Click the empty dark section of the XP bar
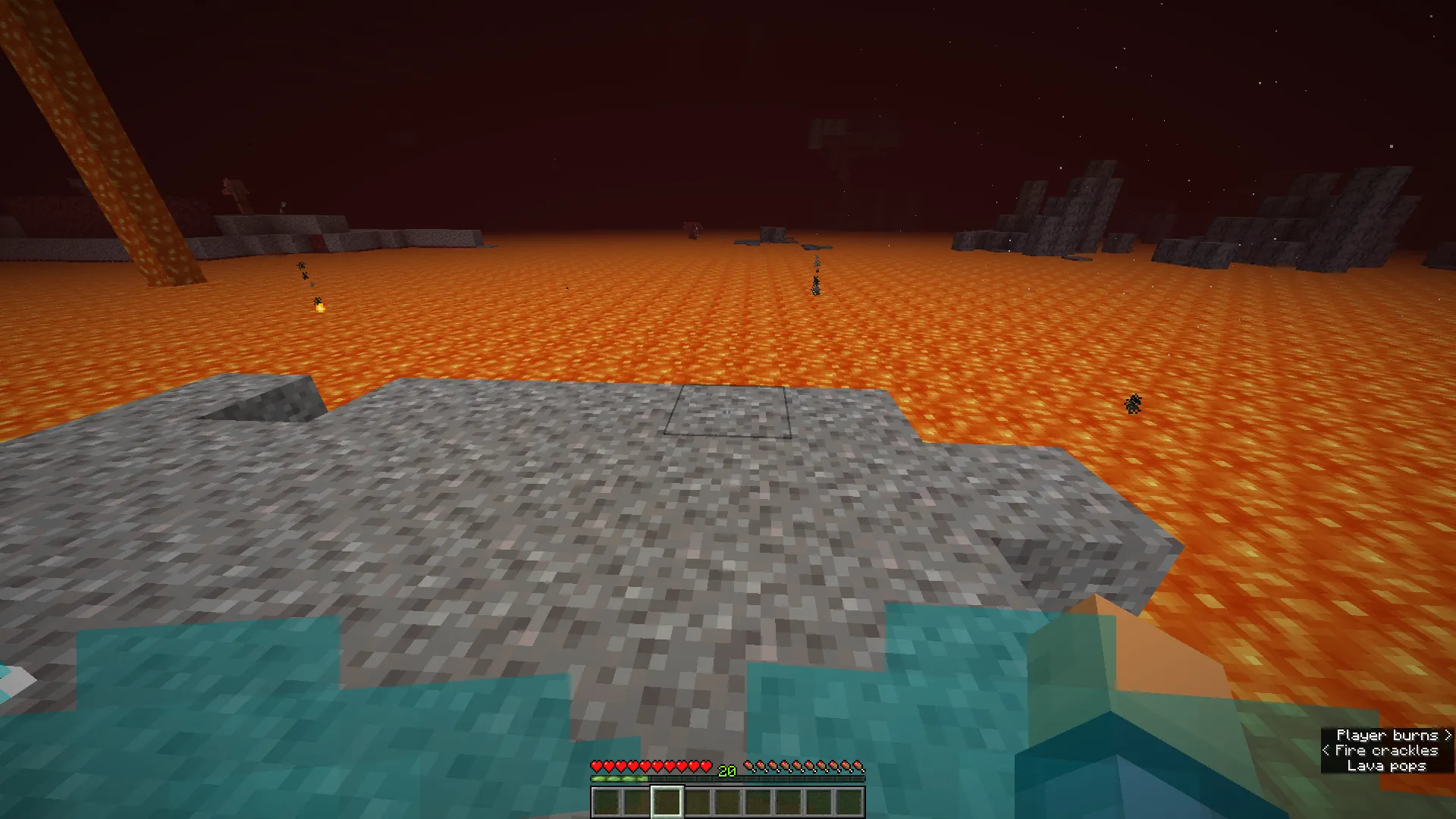The height and width of the screenshot is (819, 1456). tap(767, 779)
